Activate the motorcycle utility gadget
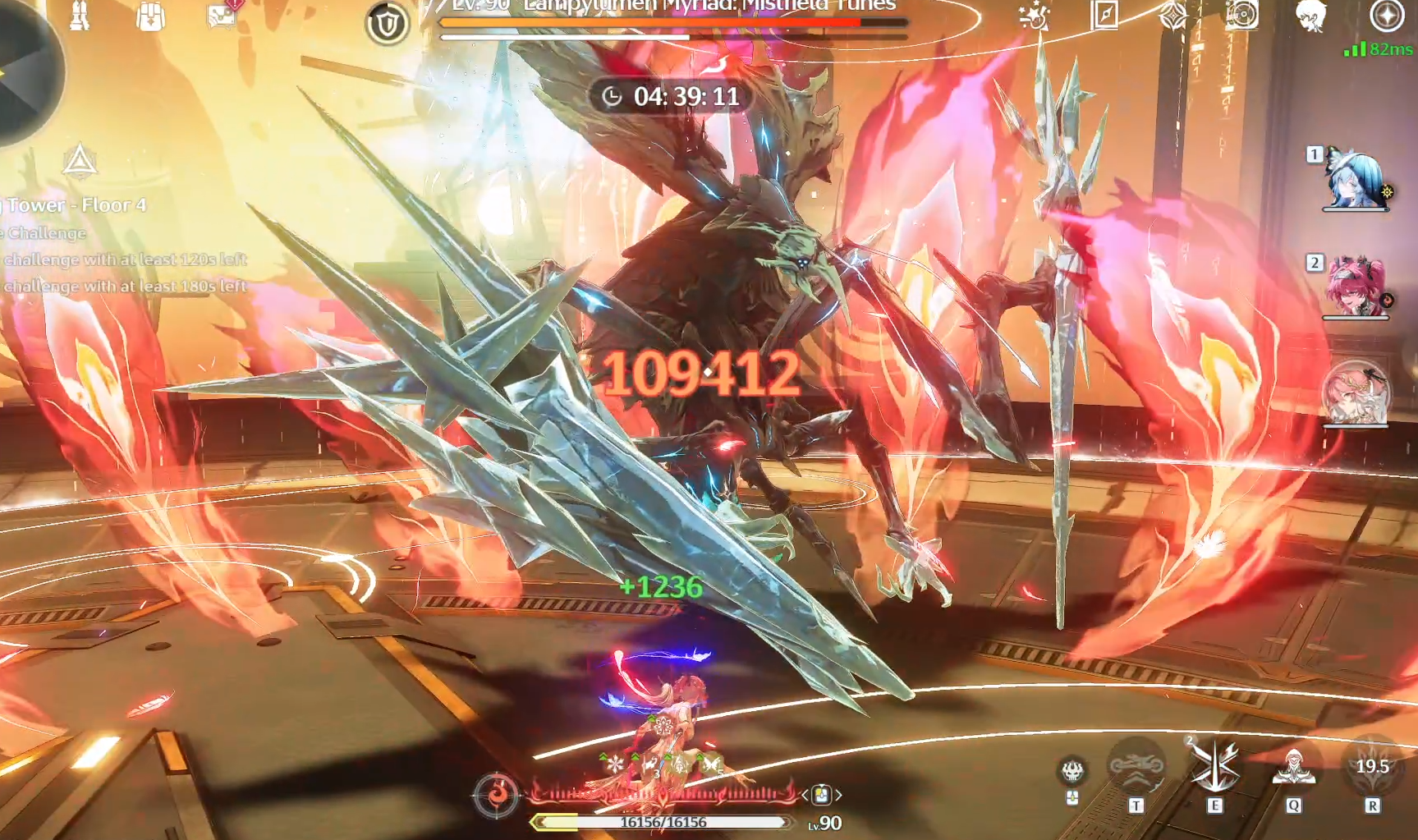The image size is (1418, 840). tap(1136, 768)
